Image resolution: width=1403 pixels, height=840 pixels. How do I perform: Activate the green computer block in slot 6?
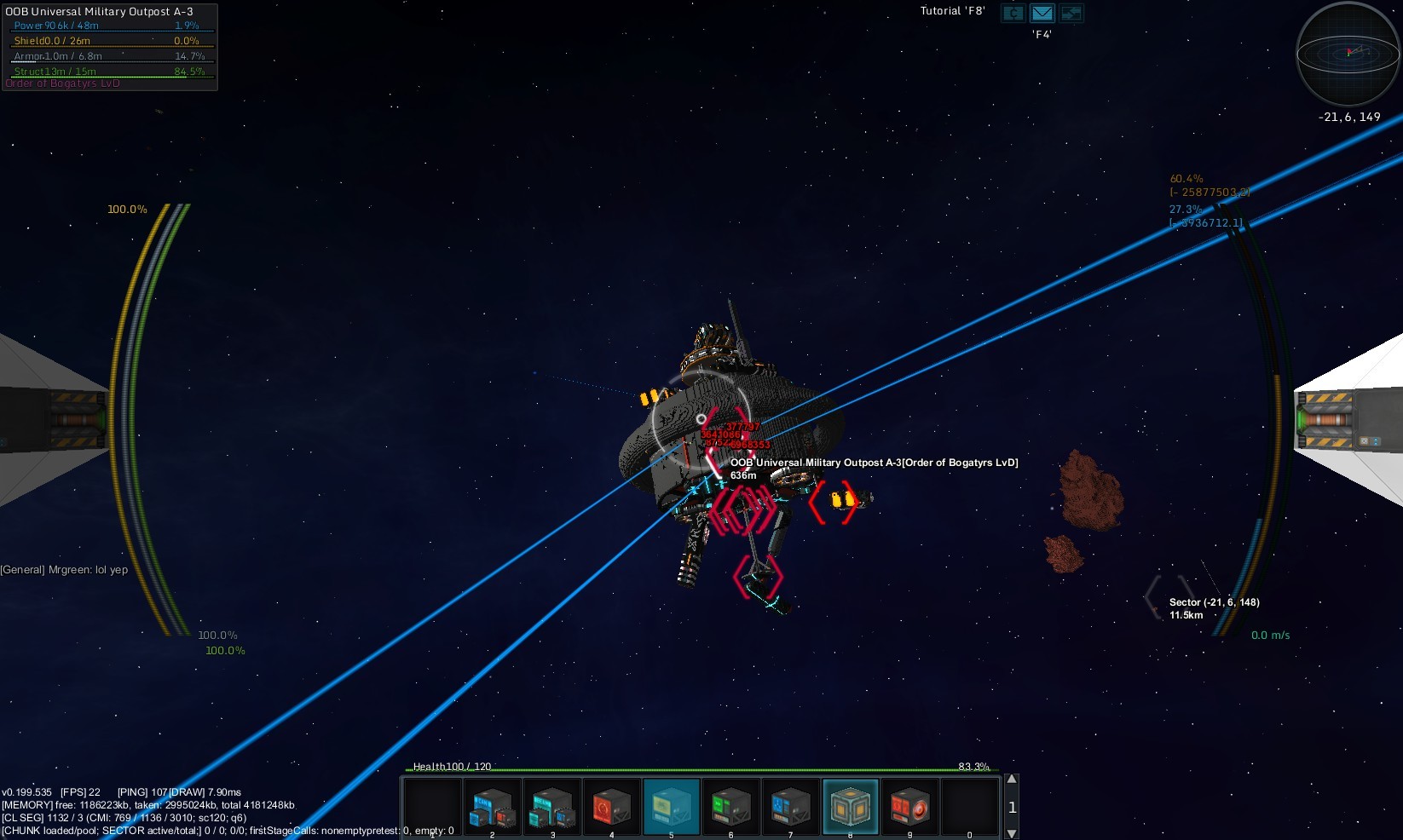coord(730,807)
